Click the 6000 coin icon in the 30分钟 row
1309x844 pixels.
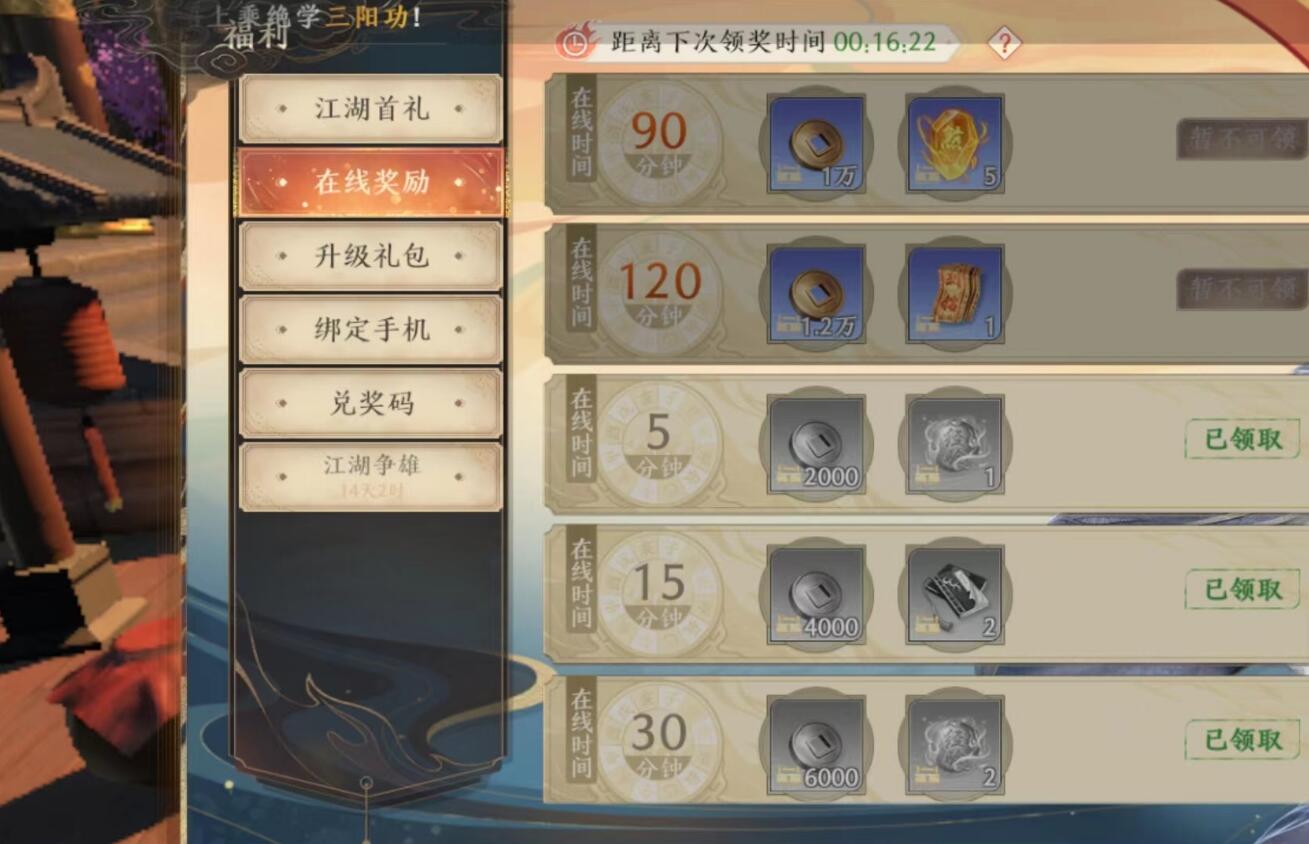click(x=814, y=745)
